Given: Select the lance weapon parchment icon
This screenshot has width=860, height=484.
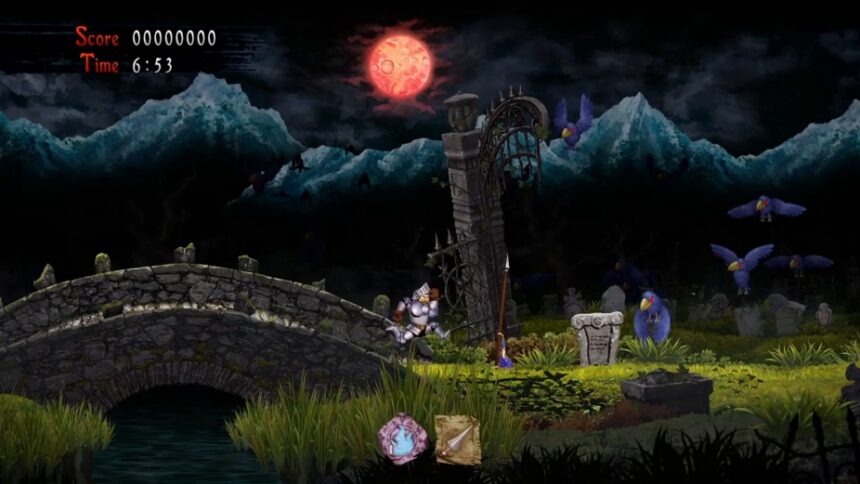Looking at the screenshot, I should [x=457, y=439].
